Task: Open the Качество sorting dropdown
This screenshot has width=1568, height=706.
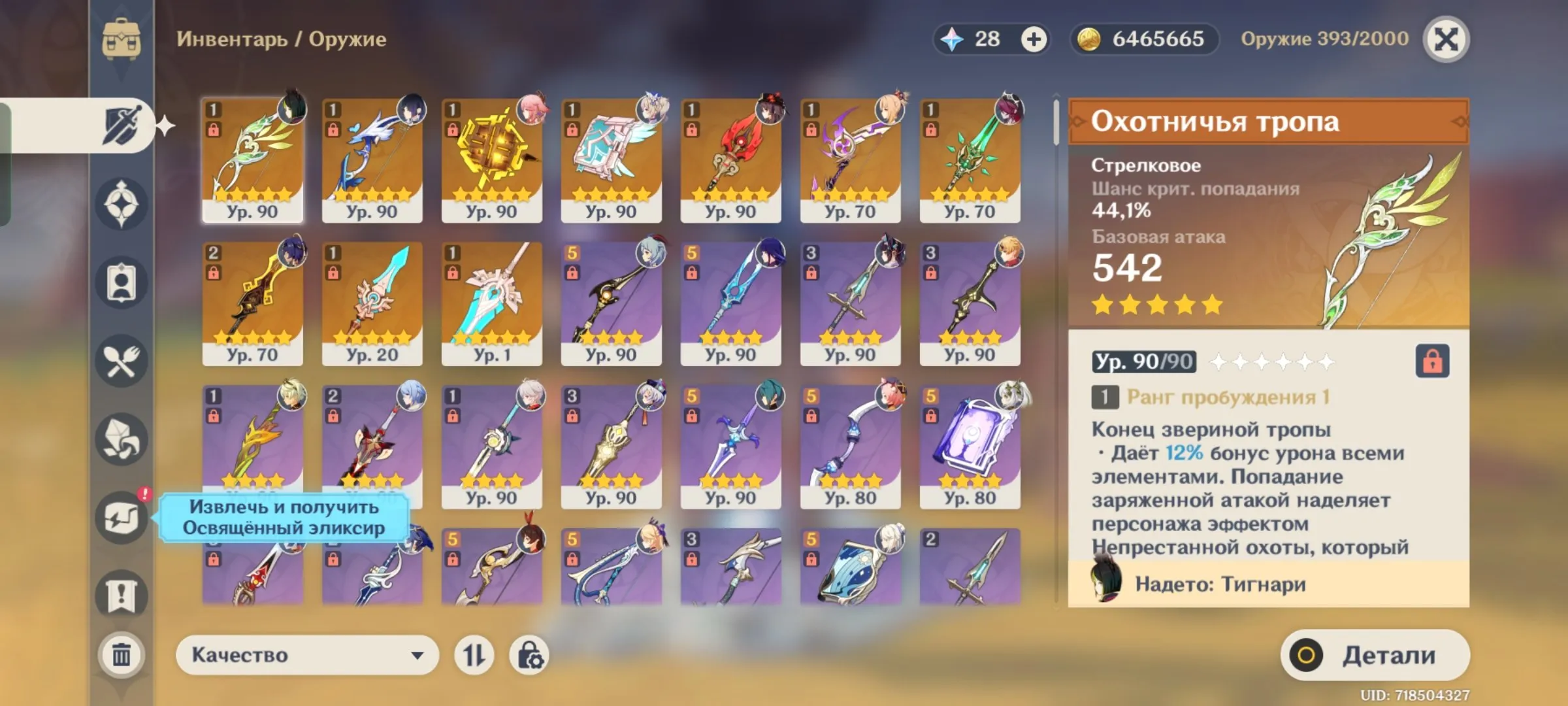Action: [307, 655]
